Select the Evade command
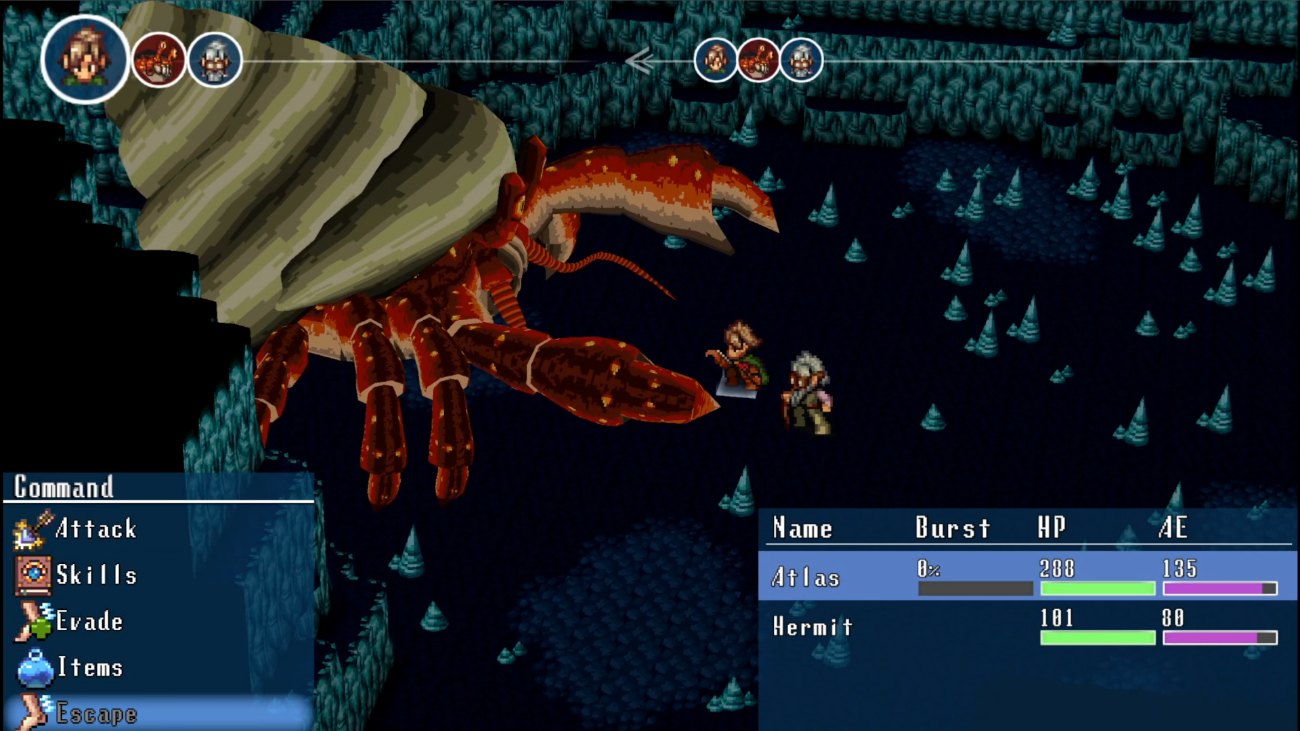The height and width of the screenshot is (731, 1300). point(88,622)
